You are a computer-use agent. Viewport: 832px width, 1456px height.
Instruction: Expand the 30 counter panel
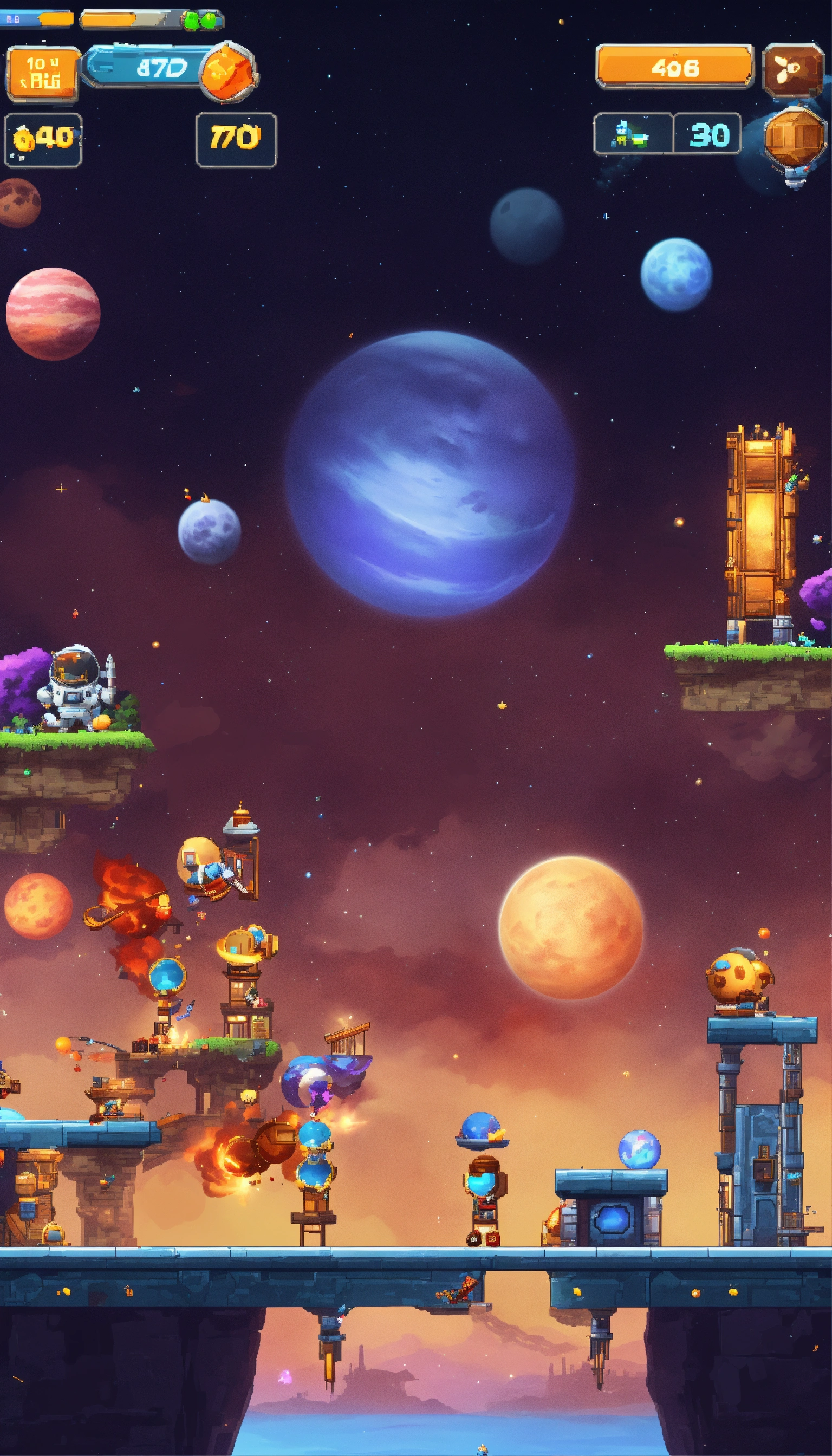711,134
